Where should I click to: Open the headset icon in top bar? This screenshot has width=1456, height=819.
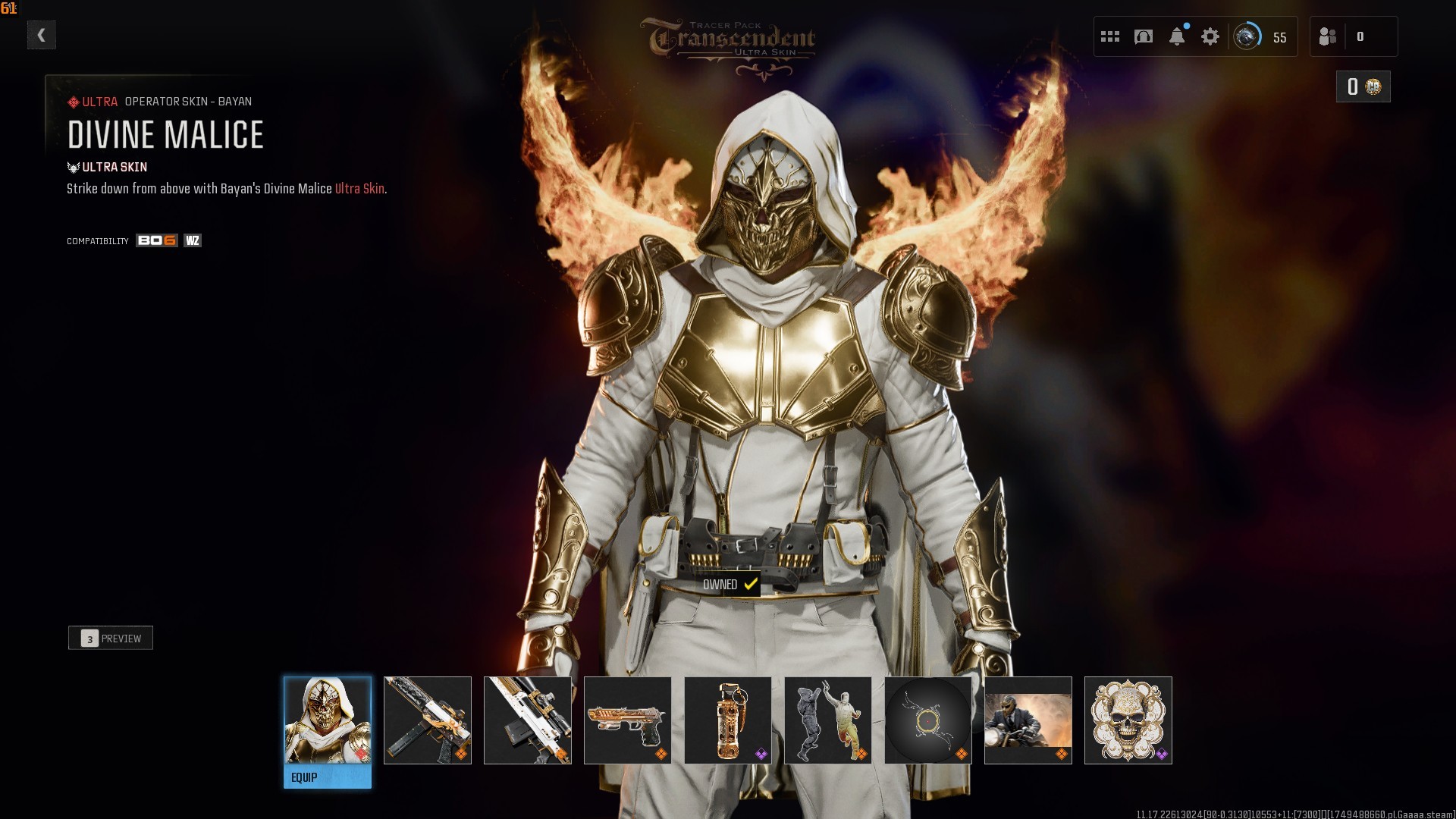pyautogui.click(x=1144, y=36)
